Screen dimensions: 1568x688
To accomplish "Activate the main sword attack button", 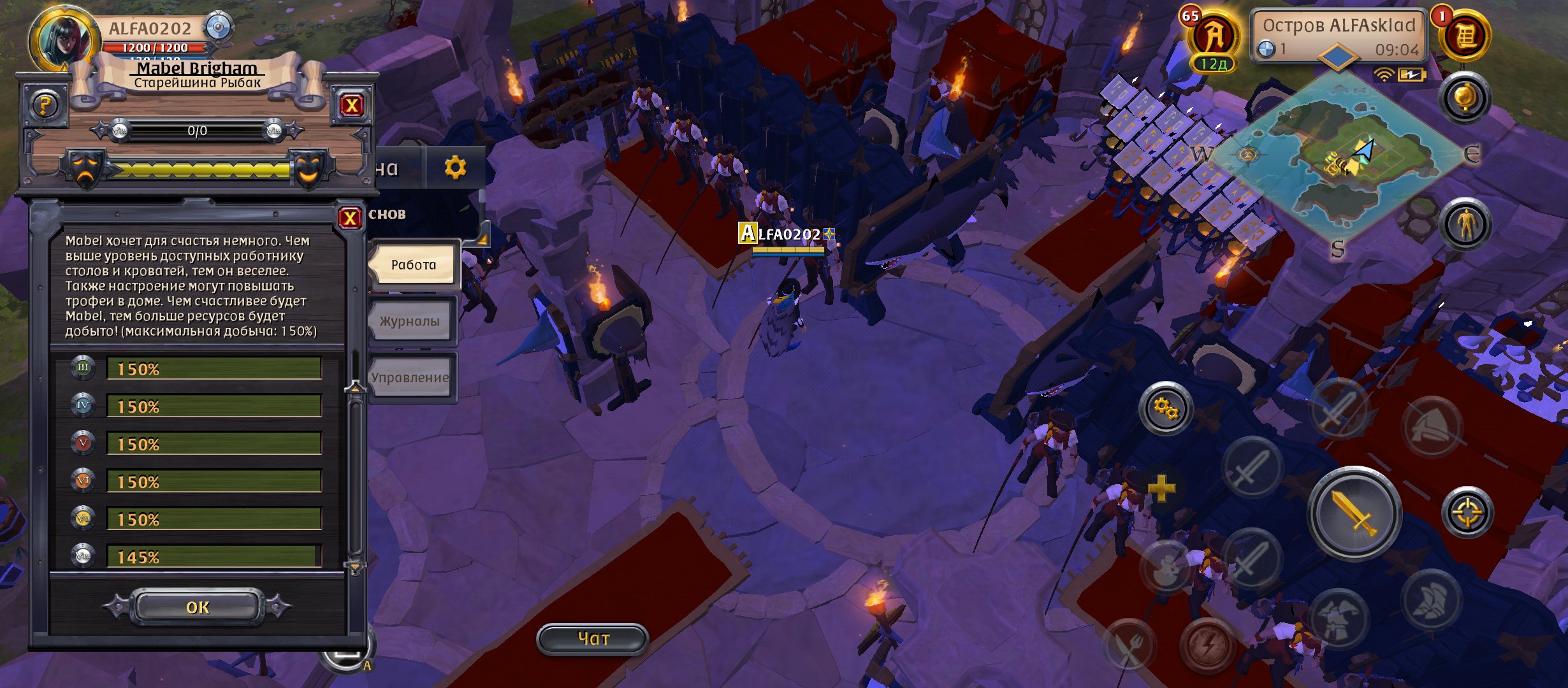I will click(x=1354, y=513).
